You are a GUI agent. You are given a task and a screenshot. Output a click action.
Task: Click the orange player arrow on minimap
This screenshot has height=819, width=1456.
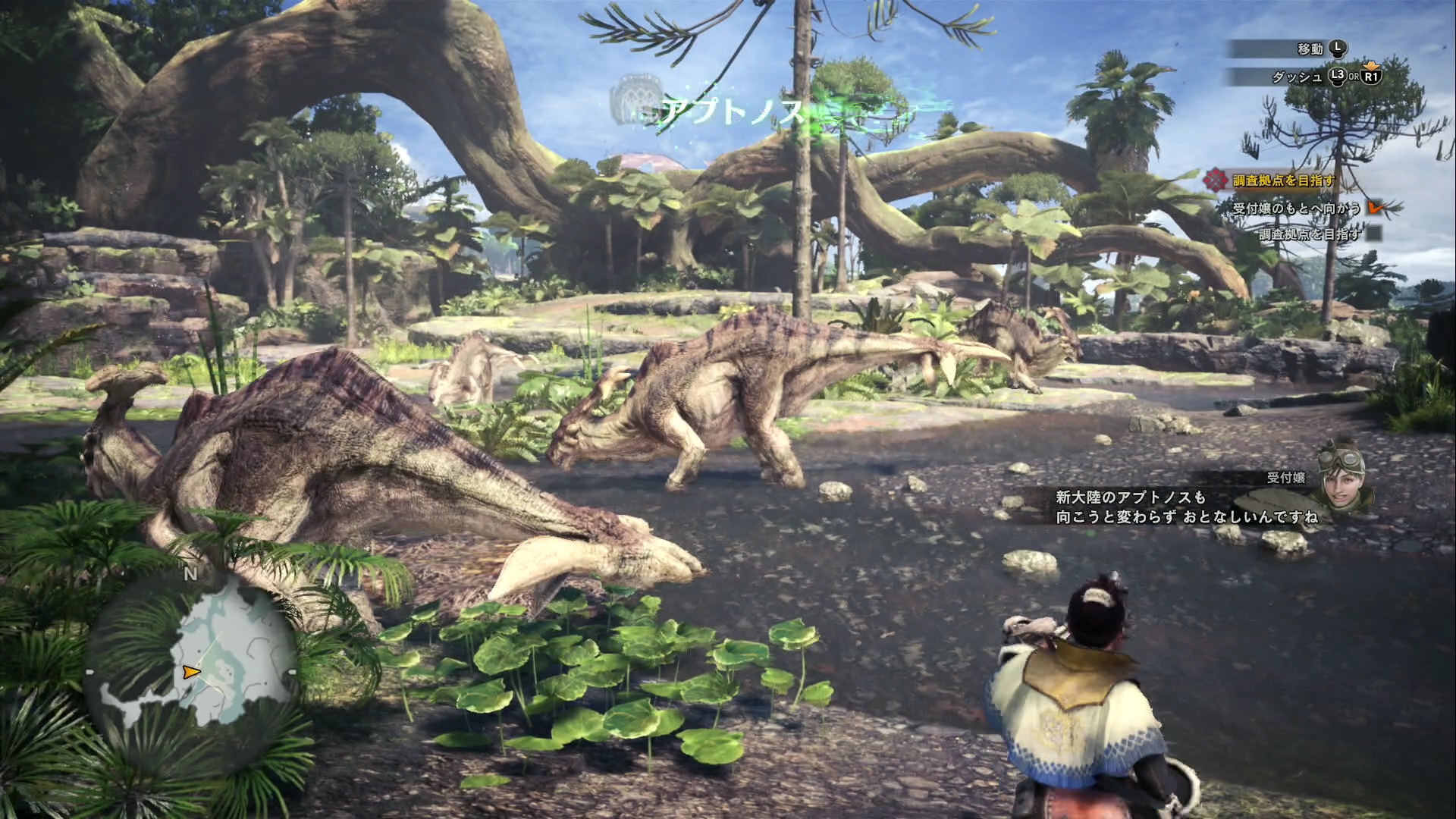point(191,672)
